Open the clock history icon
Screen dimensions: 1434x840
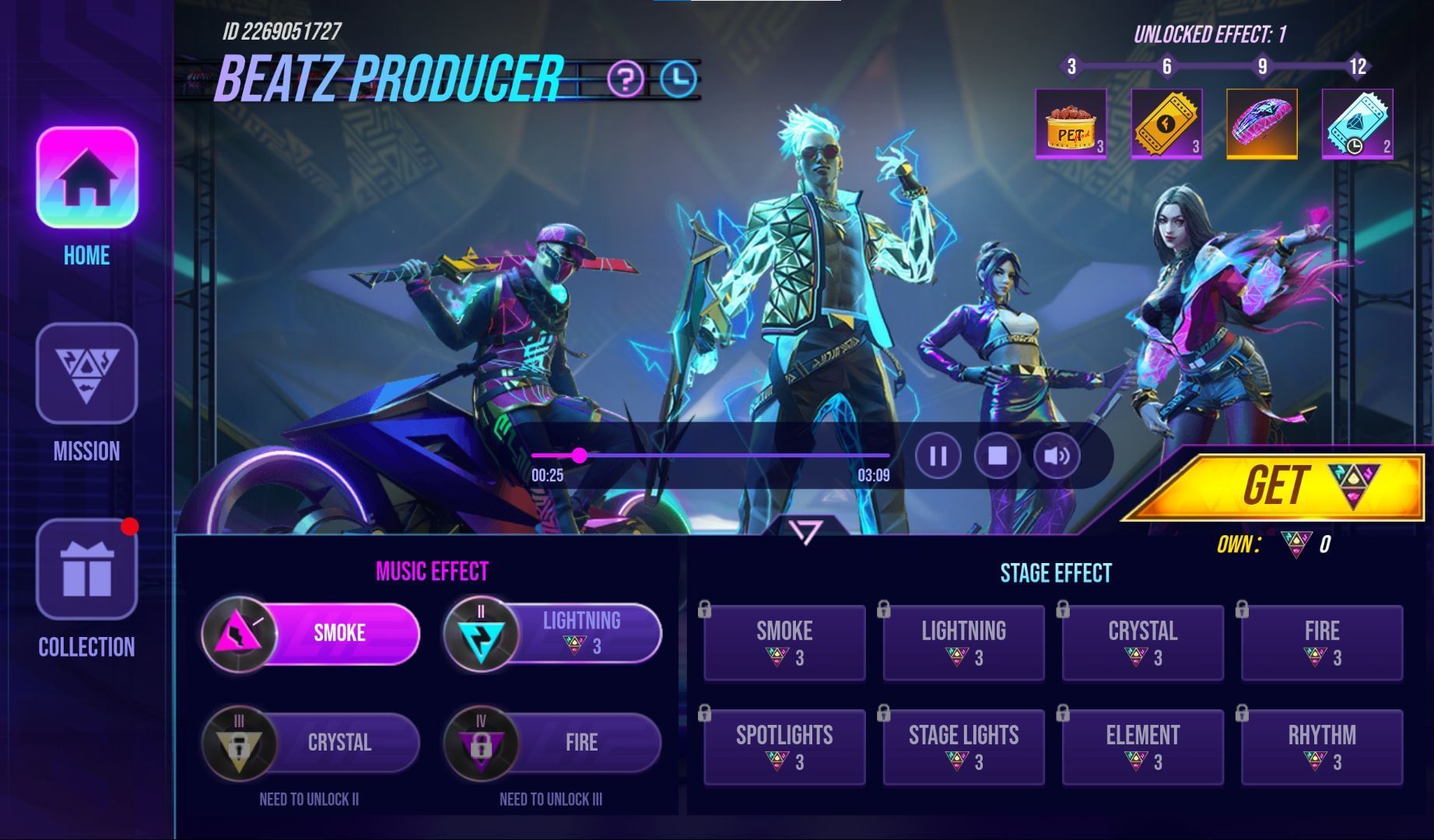[679, 79]
